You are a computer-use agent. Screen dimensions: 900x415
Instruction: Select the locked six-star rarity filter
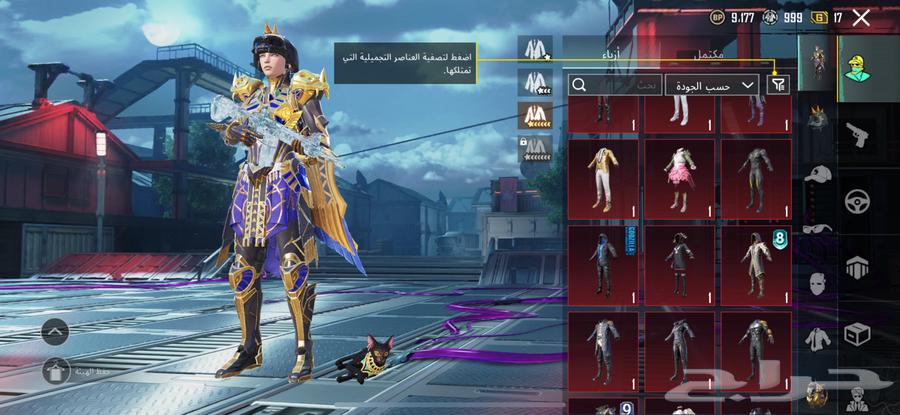click(535, 150)
